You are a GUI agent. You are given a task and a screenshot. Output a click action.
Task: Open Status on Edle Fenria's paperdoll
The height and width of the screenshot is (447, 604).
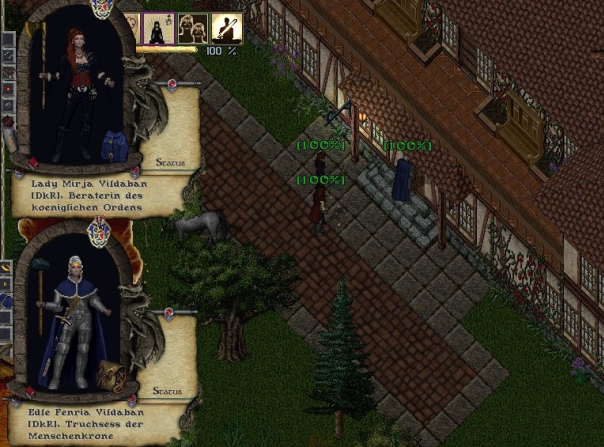tap(169, 391)
